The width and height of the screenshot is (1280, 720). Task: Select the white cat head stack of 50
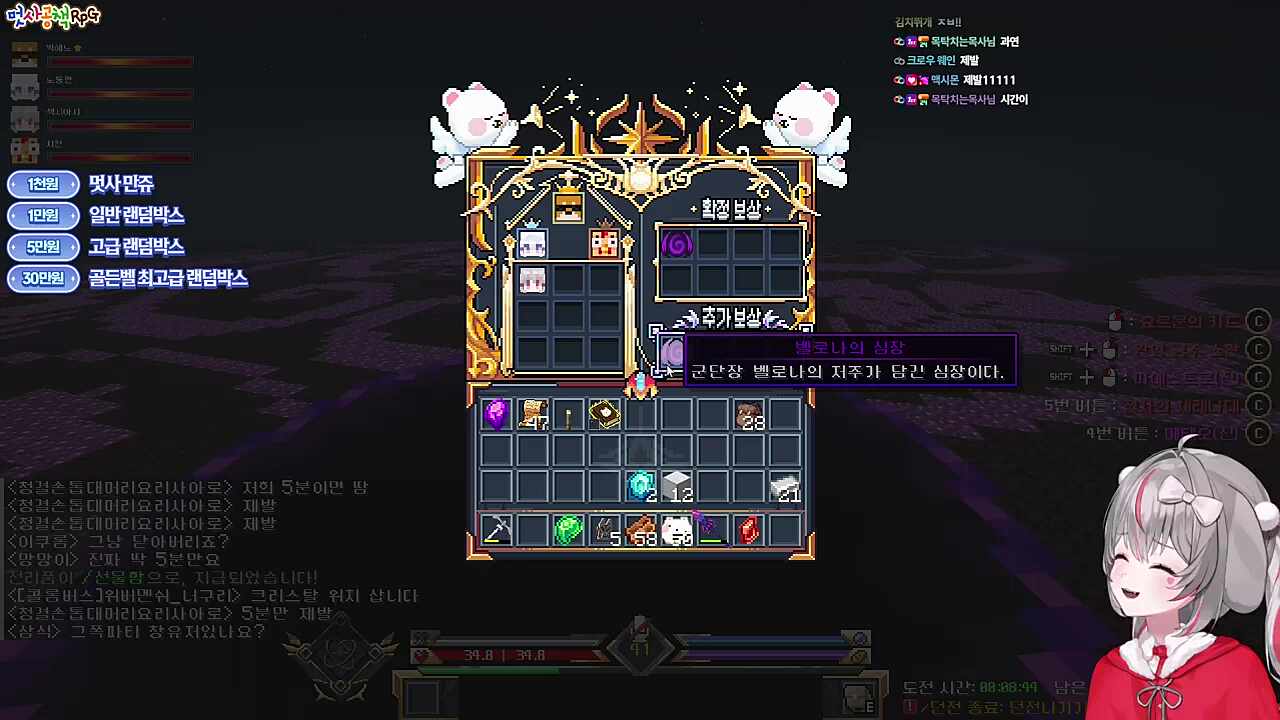[x=677, y=530]
